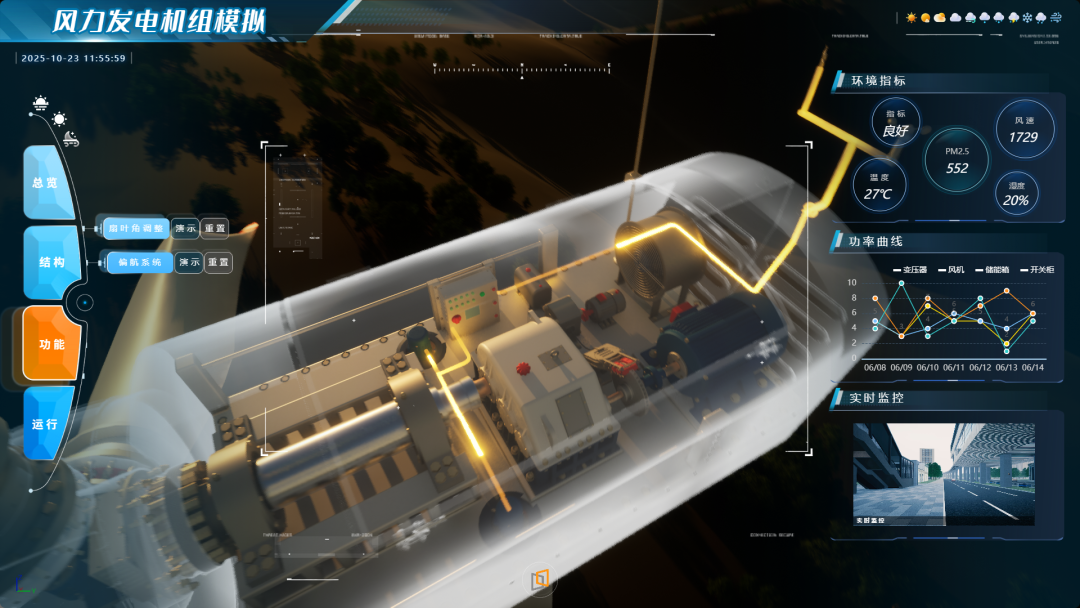This screenshot has height=608, width=1080.
Task: Start the 偏航系统 演示 demo
Action: (x=189, y=262)
